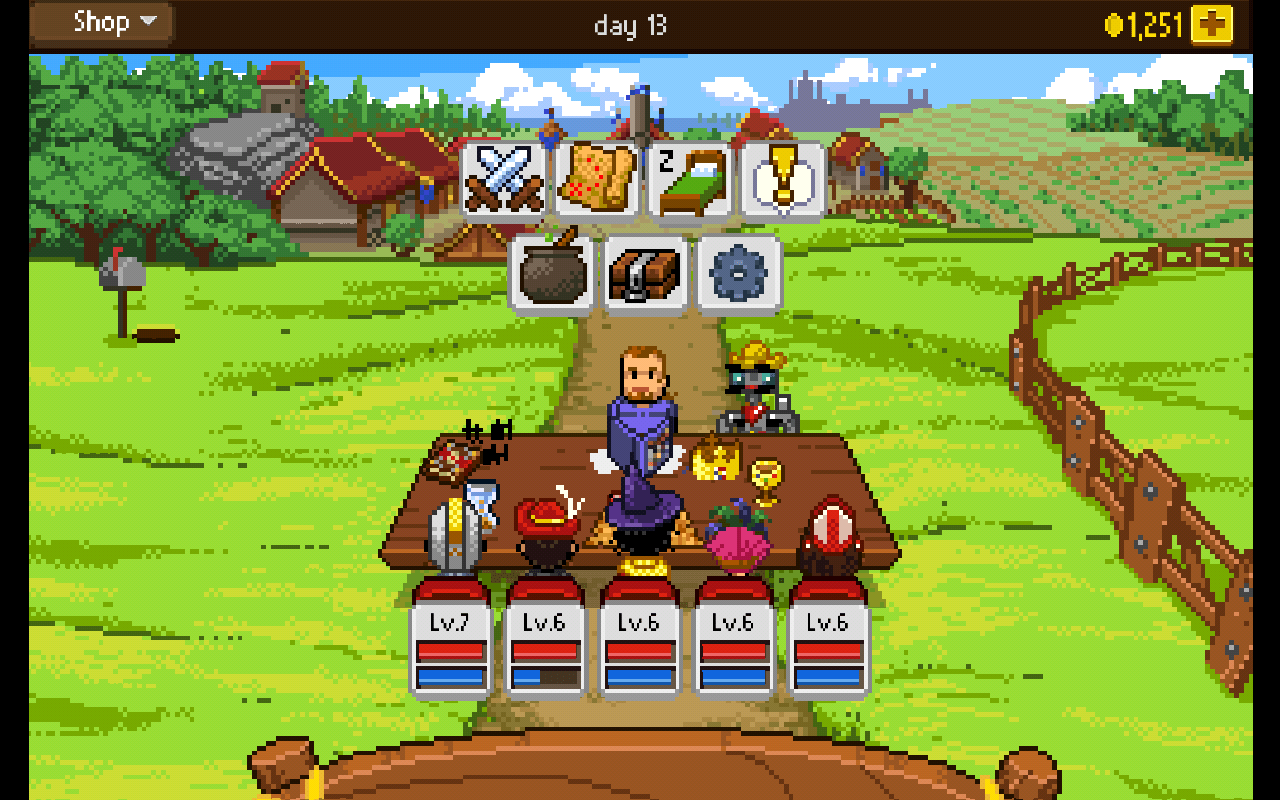Open the treasure chest inventory icon

[x=645, y=274]
